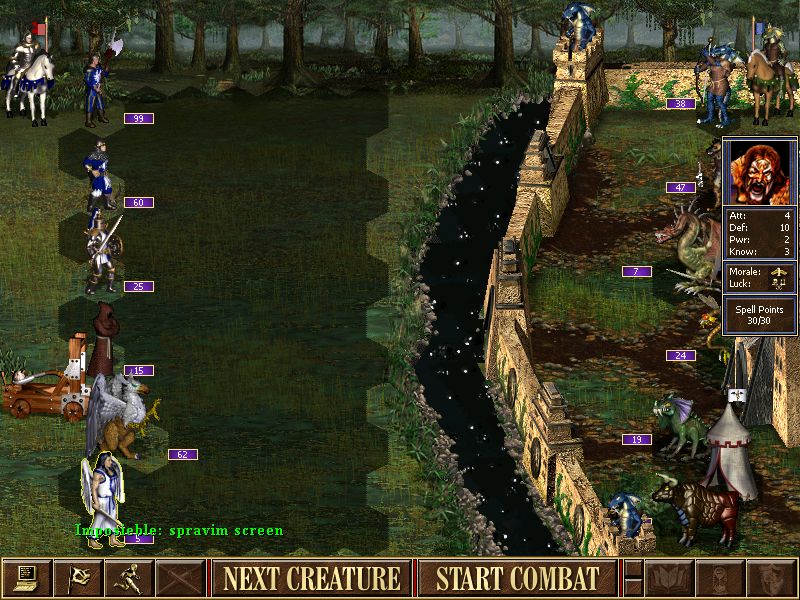Choose the hourglass wait button
The height and width of the screenshot is (600, 800).
coord(719,578)
